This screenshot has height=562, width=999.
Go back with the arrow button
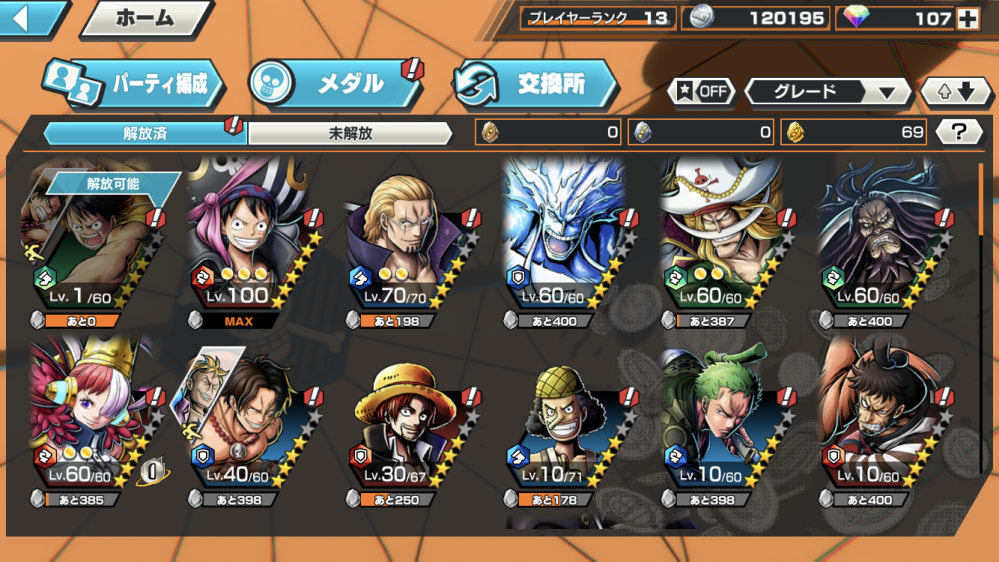click(30, 17)
